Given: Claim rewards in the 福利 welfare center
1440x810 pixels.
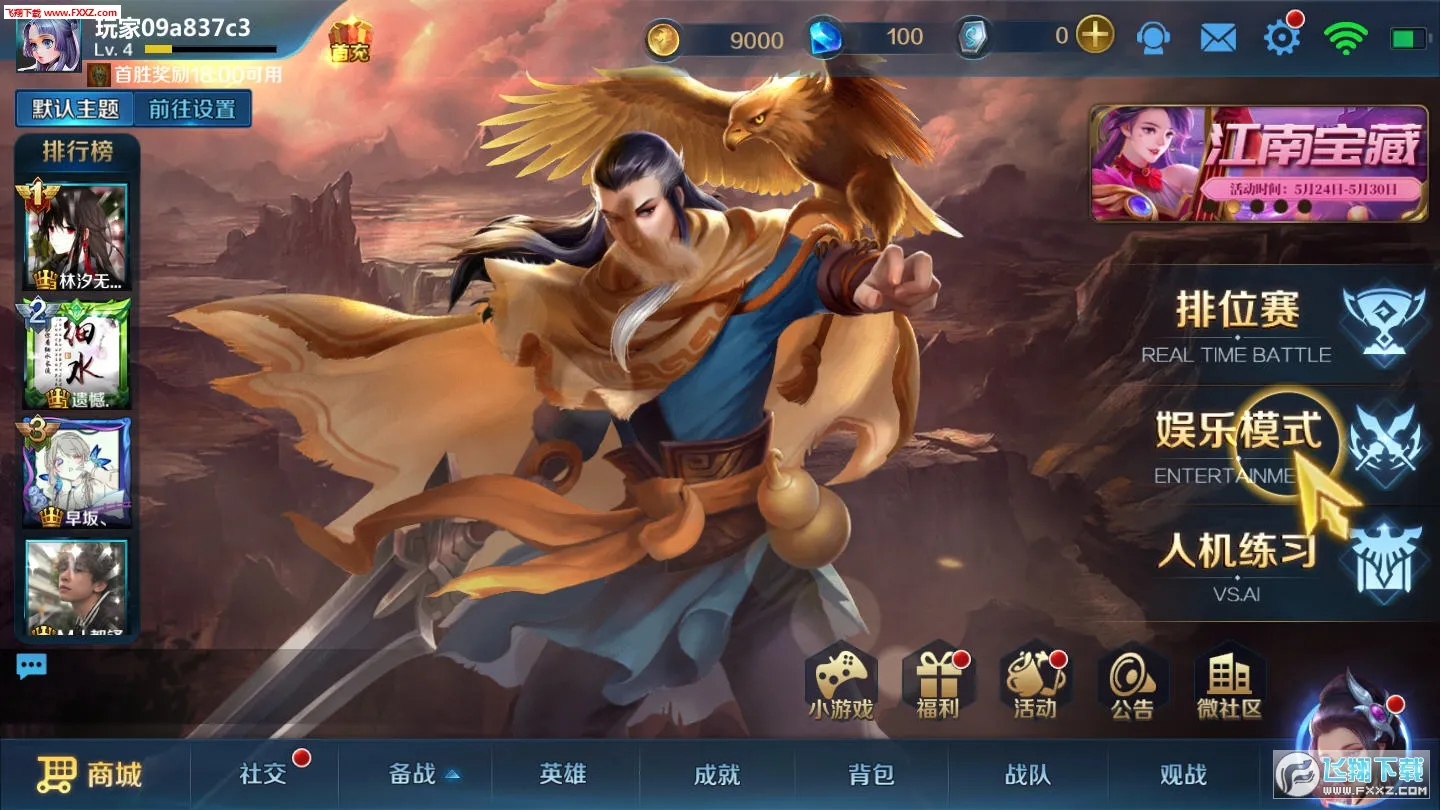Looking at the screenshot, I should [938, 685].
